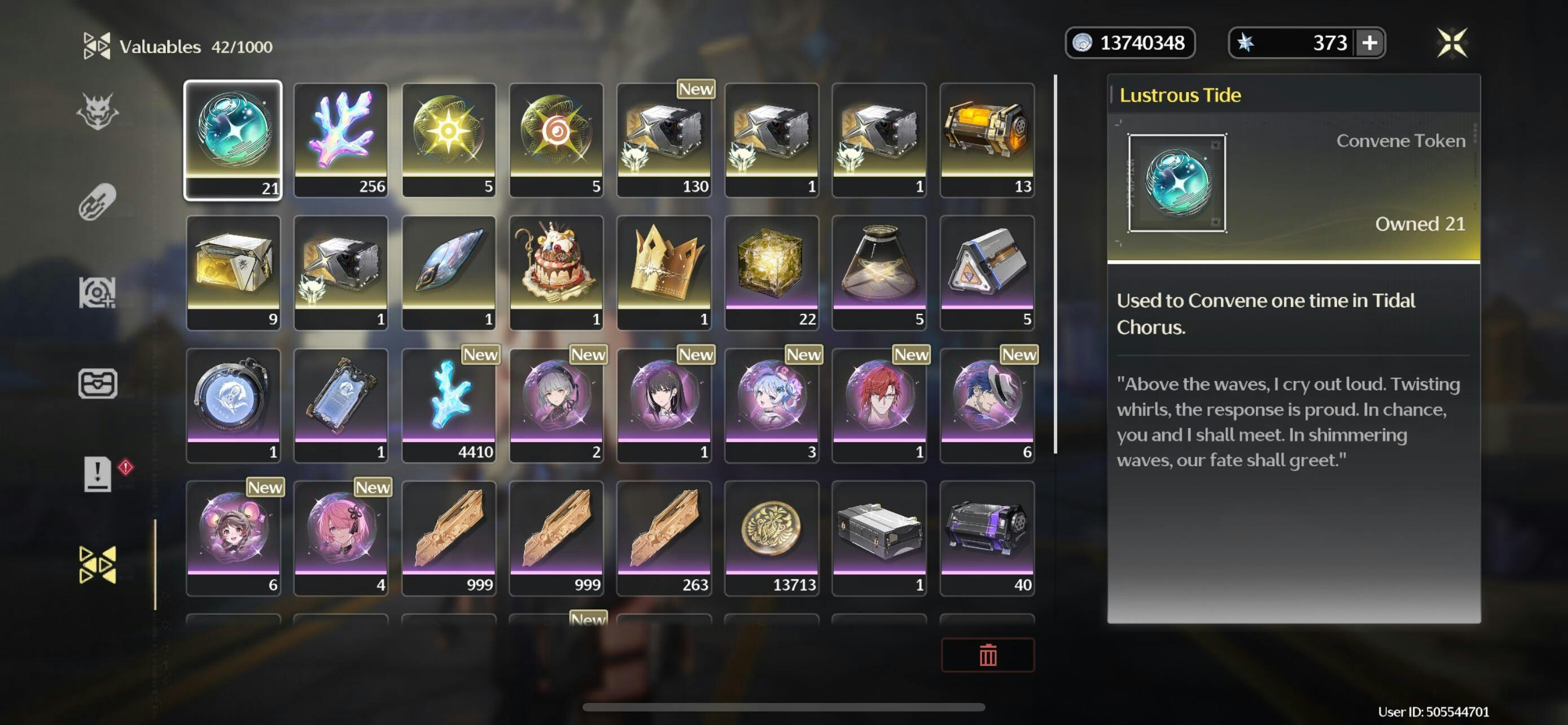The image size is (1568, 725).
Task: Add more Astrite with the plus button
Action: [x=1369, y=43]
